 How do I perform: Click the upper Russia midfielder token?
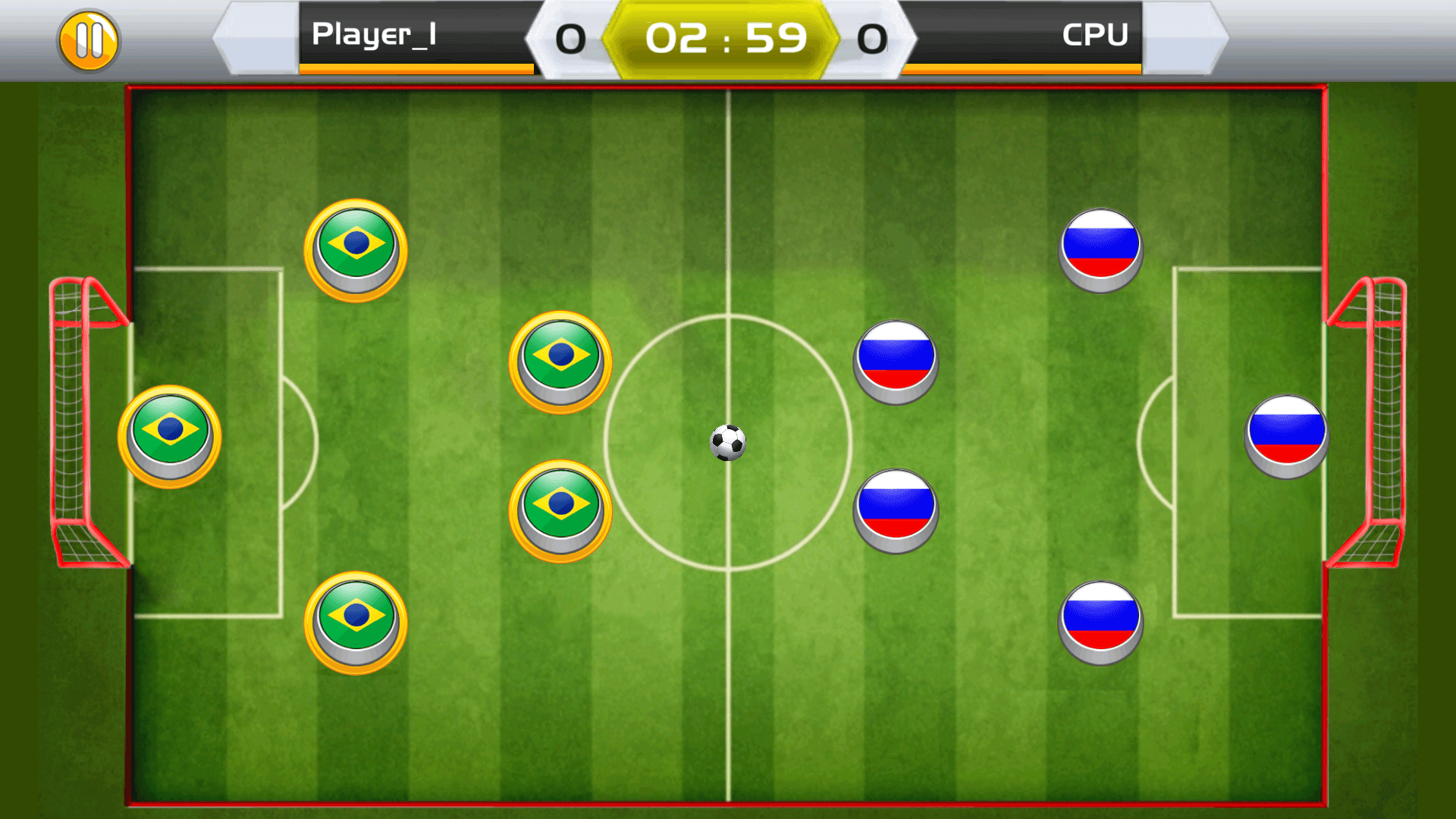894,362
